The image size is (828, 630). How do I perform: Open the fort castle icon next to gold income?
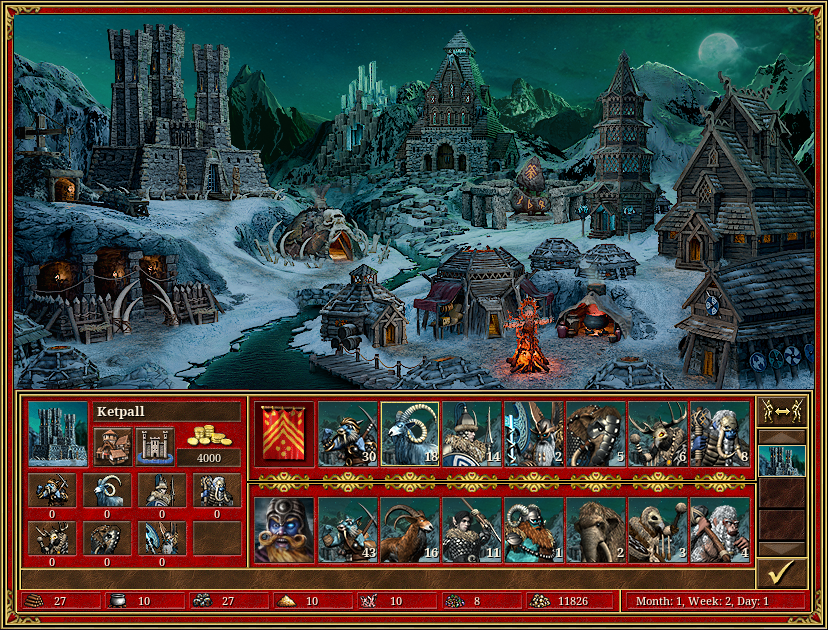(x=155, y=446)
